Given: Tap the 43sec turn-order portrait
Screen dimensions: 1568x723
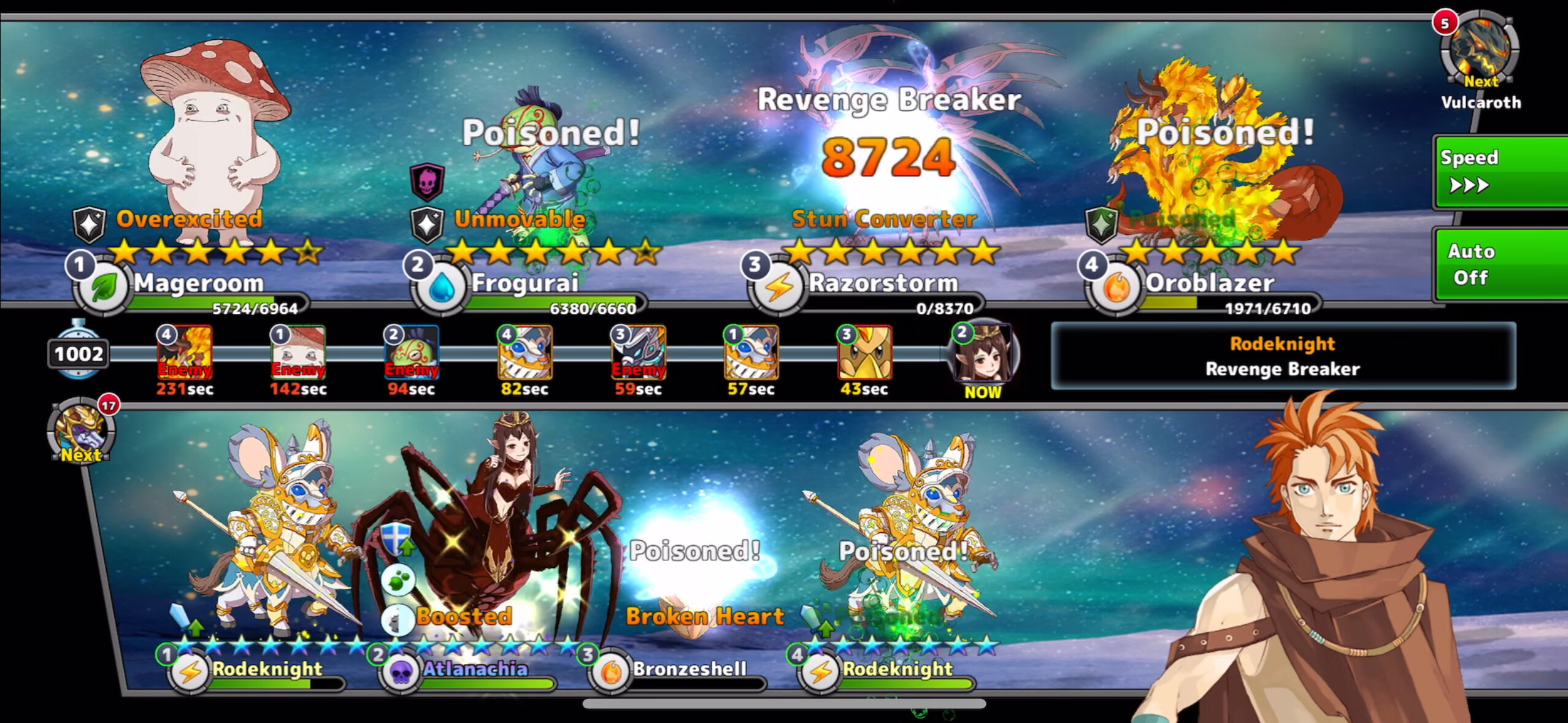Looking at the screenshot, I should tap(864, 353).
